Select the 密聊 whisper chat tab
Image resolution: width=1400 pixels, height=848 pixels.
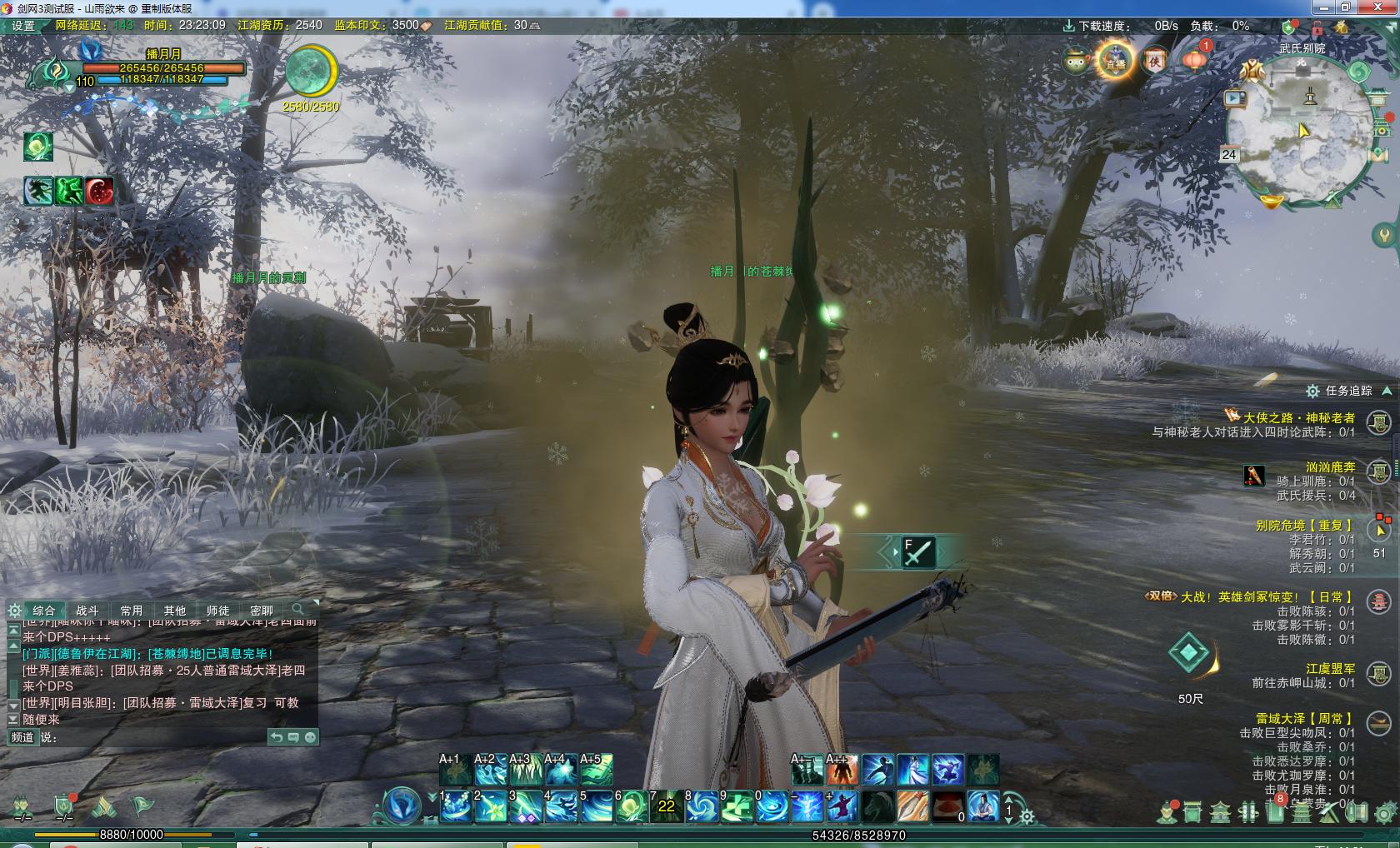coord(261,611)
